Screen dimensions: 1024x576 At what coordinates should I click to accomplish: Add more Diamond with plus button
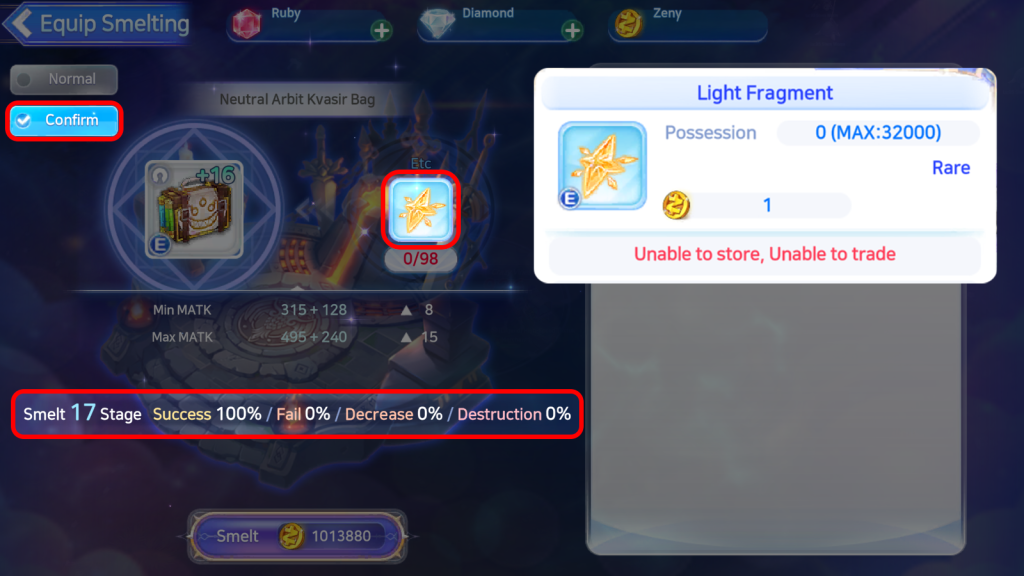[572, 30]
